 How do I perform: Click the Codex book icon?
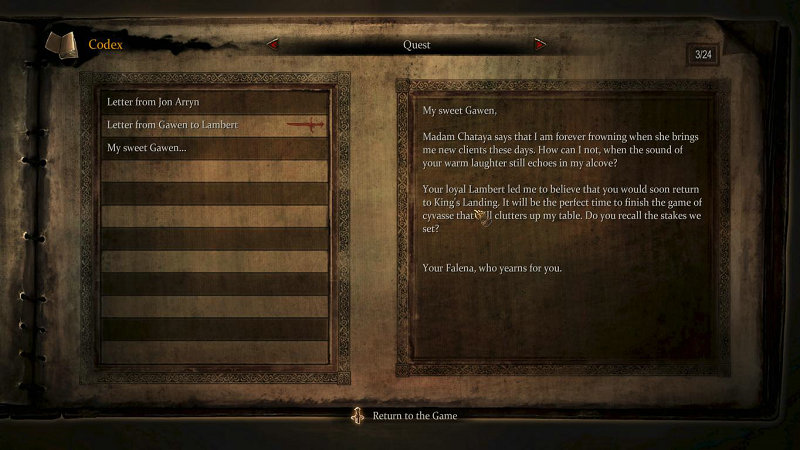pyautogui.click(x=62, y=46)
